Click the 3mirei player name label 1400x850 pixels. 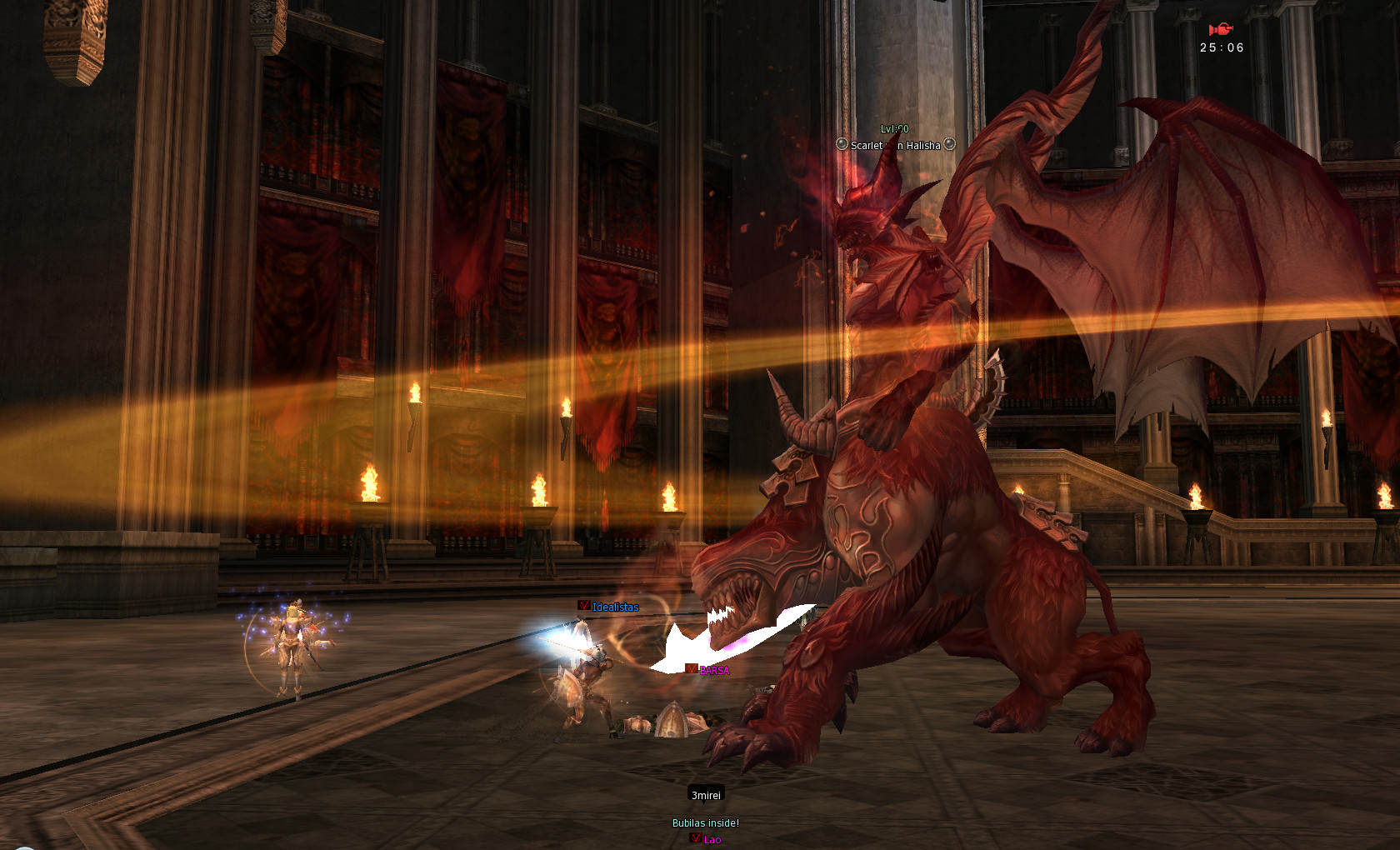tap(706, 795)
